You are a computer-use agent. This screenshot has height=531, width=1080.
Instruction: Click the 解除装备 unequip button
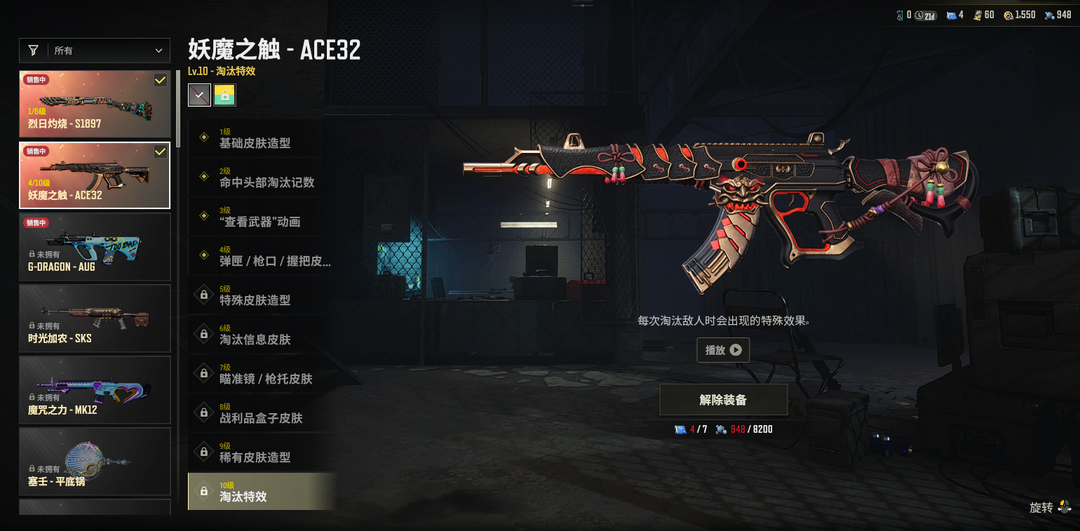click(x=723, y=400)
